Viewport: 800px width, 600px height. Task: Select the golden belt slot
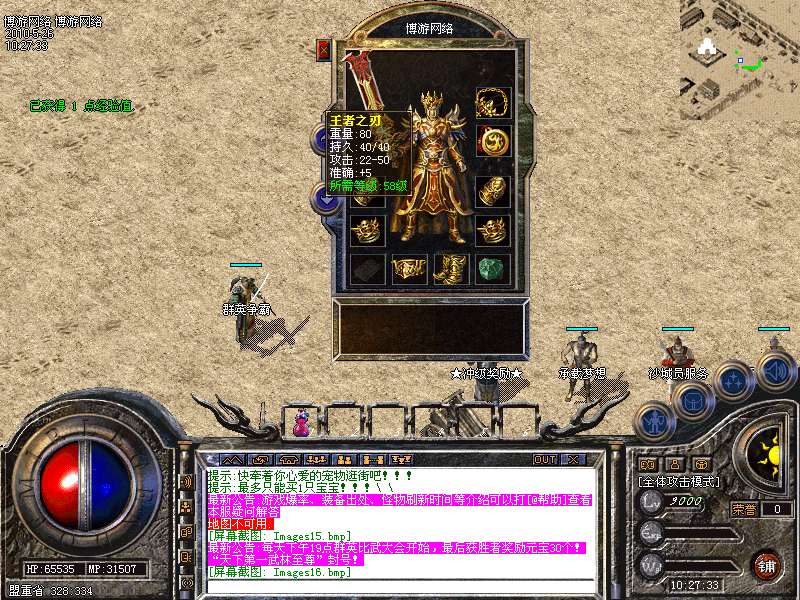tap(408, 268)
